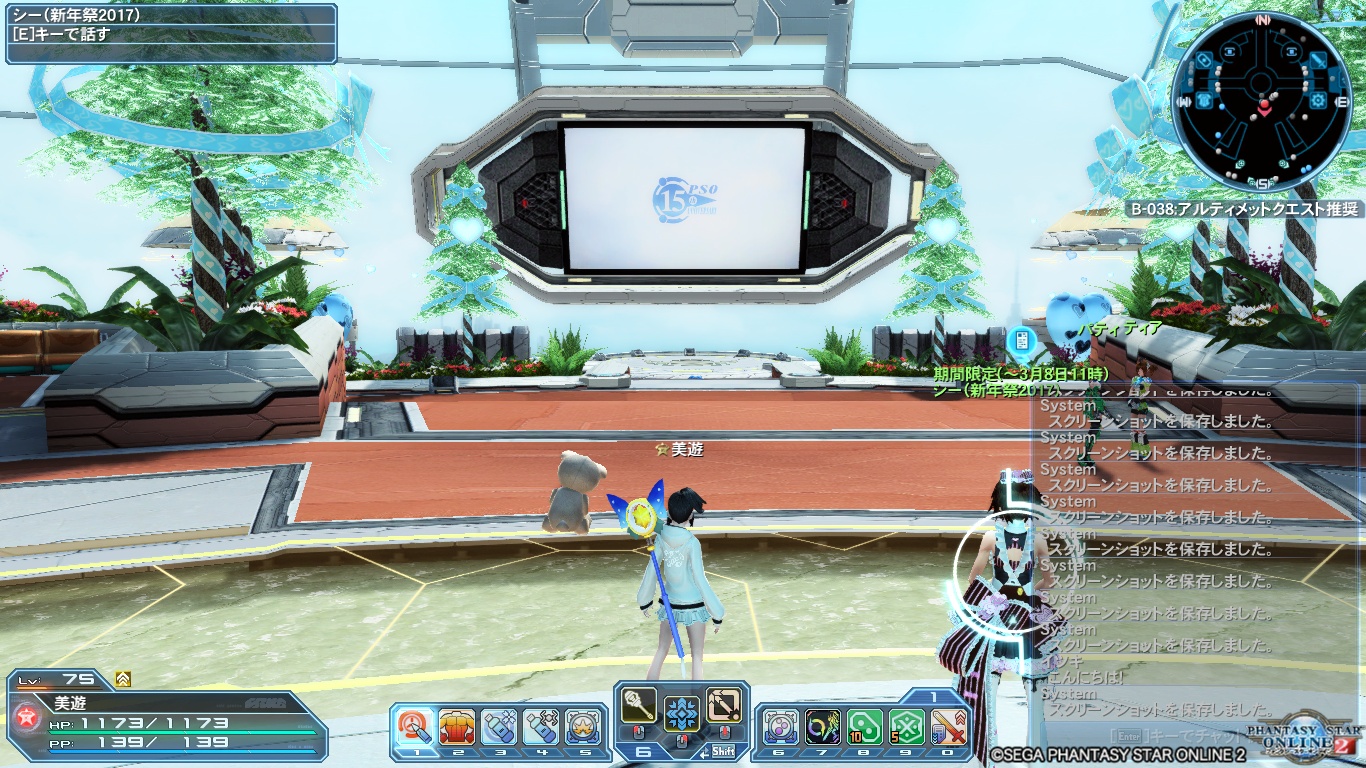1366x768 pixels.
Task: Toggle the Shift palette swap indicator
Action: coord(725,750)
